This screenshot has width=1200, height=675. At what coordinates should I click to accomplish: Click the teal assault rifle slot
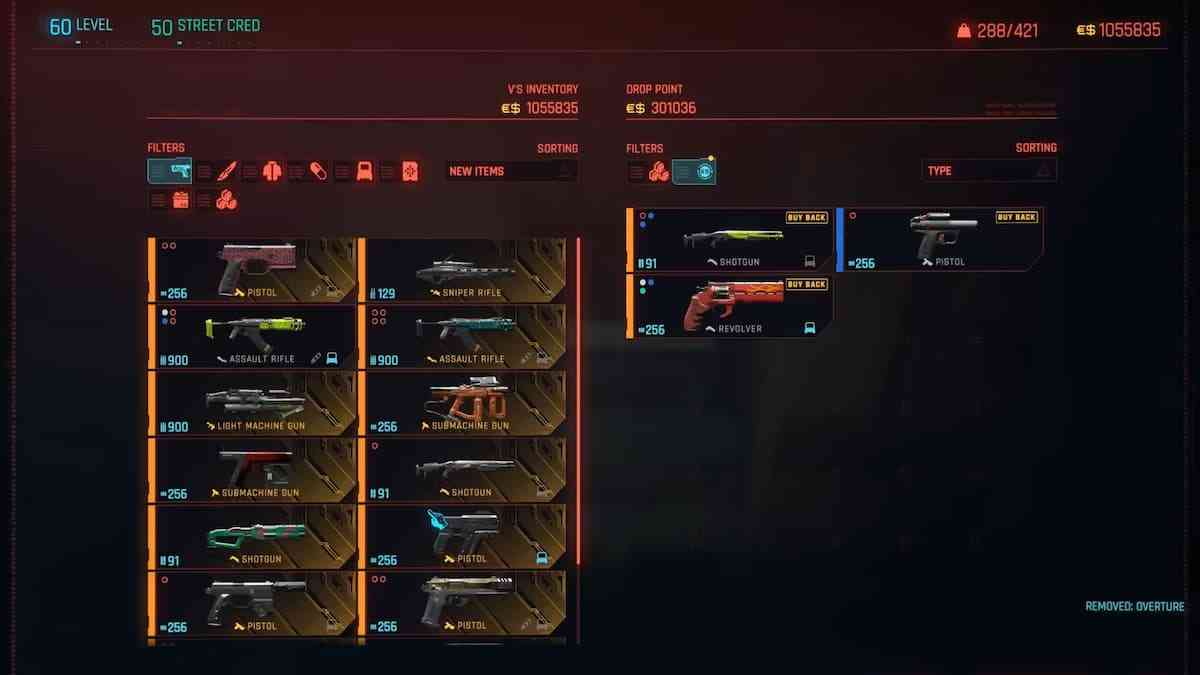coord(462,336)
